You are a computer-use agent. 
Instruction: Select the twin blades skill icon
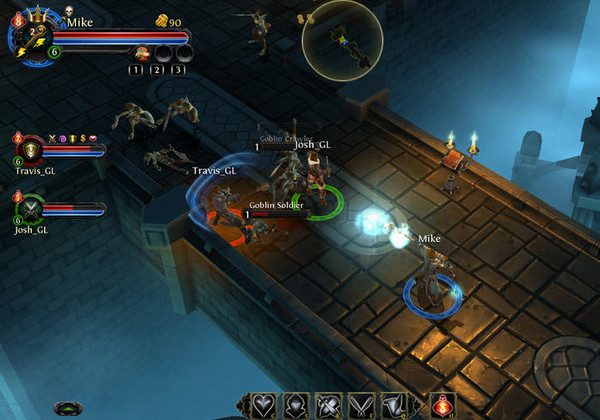coord(359,404)
